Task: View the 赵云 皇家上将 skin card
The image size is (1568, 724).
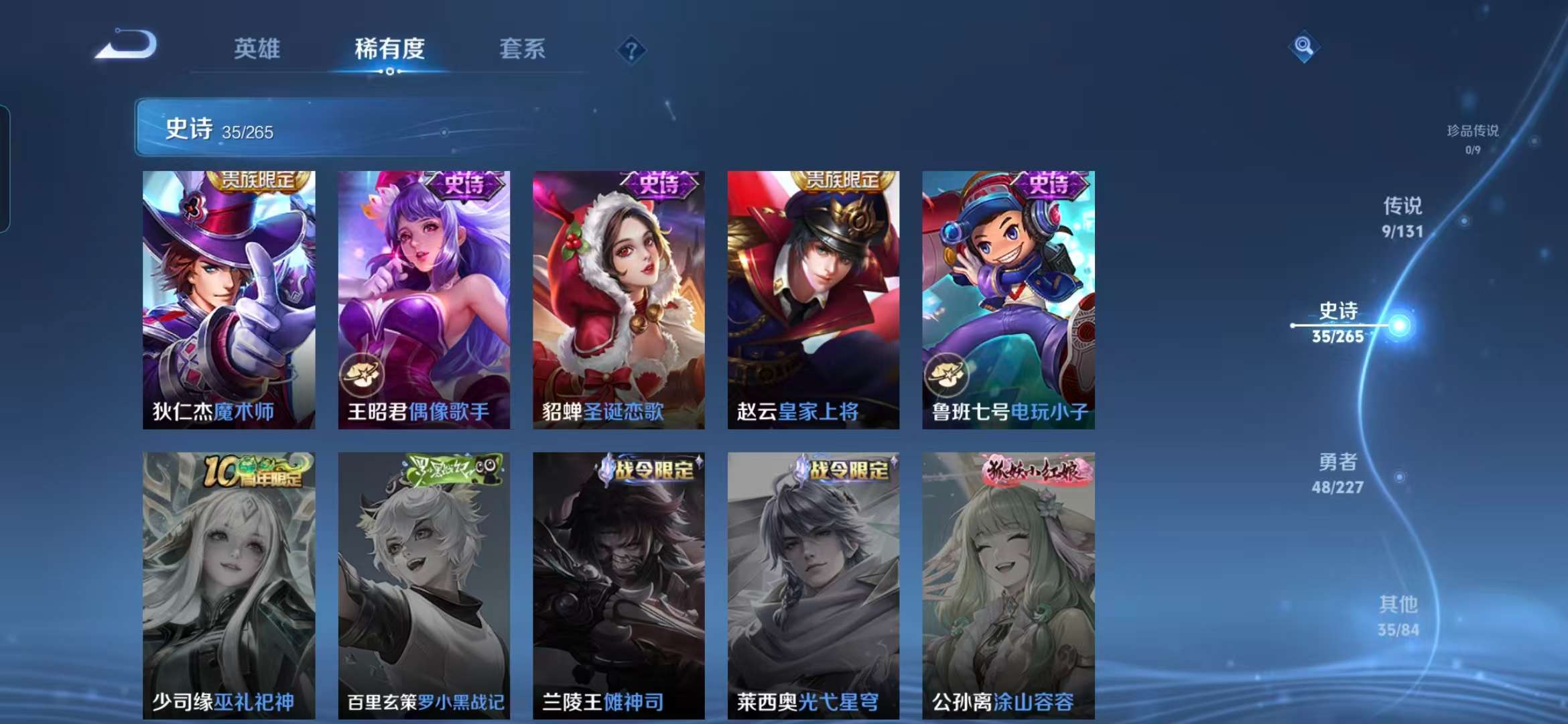Action: pos(813,300)
